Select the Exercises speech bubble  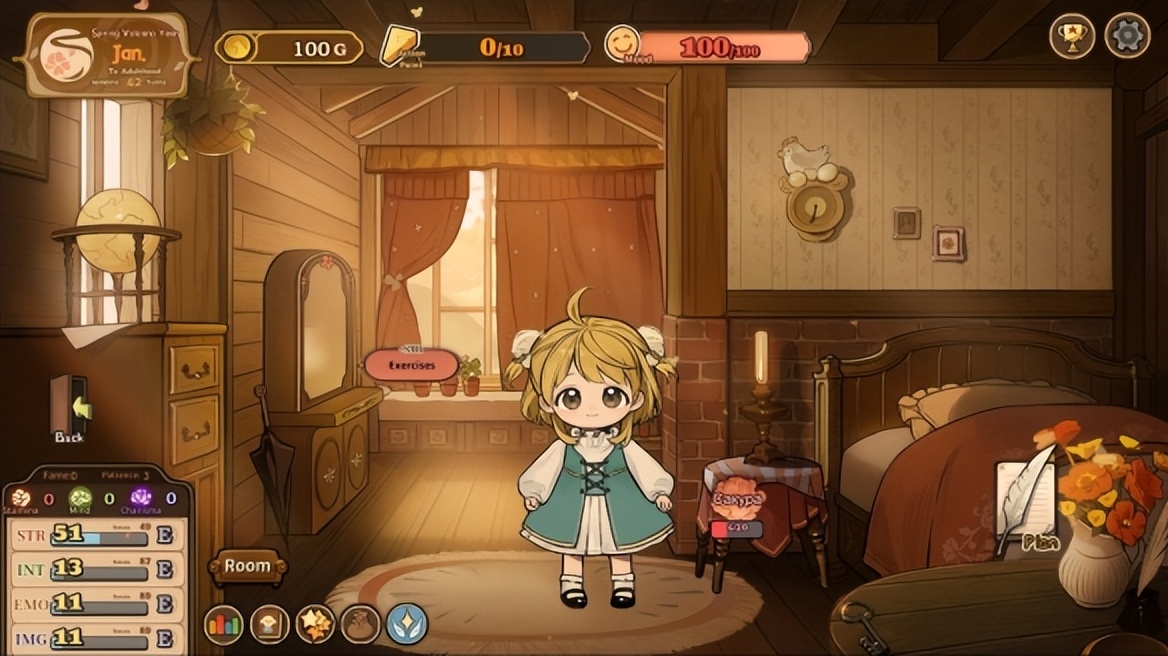(x=411, y=365)
